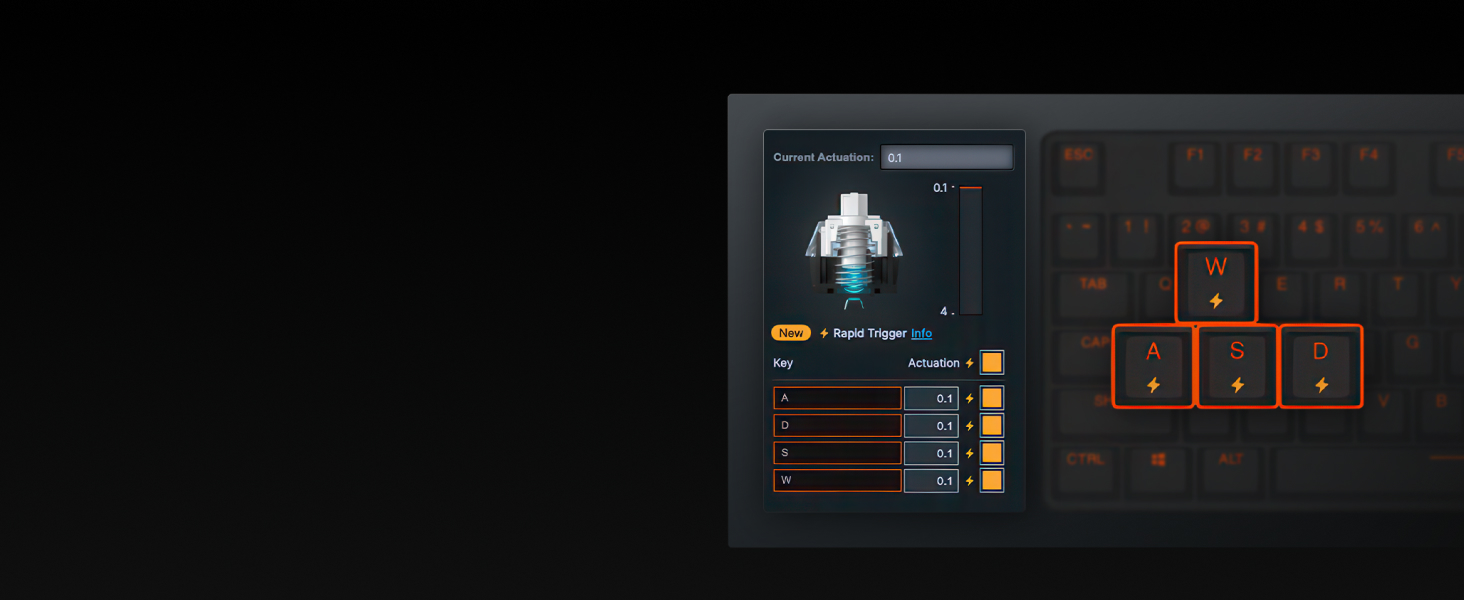Select the S key row field
Viewport: 1464px width, 600px height.
click(x=837, y=453)
